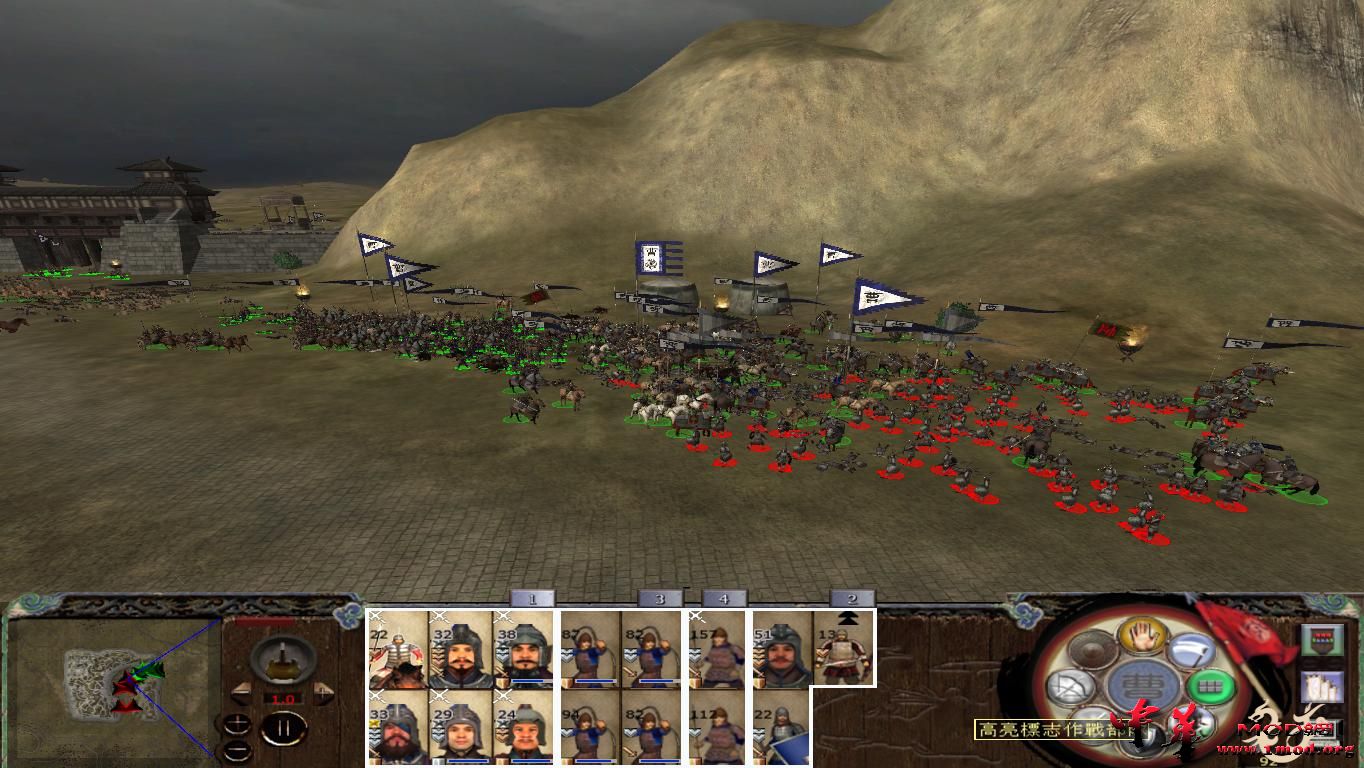The width and height of the screenshot is (1364, 768).
Task: Click the army banner shield icon on the right panel
Action: (x=1323, y=639)
